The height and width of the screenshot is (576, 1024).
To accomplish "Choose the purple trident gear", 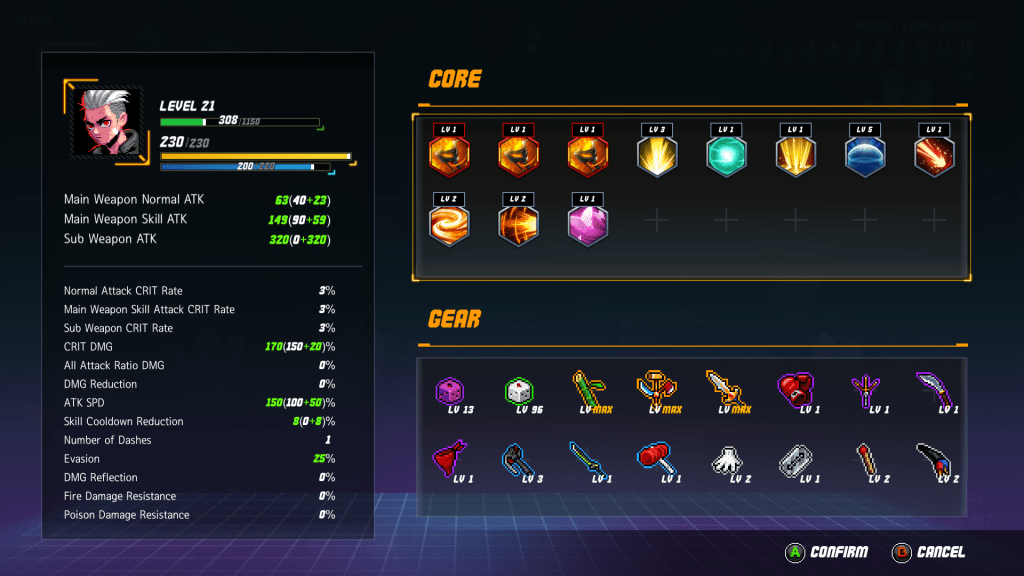I will tap(863, 390).
